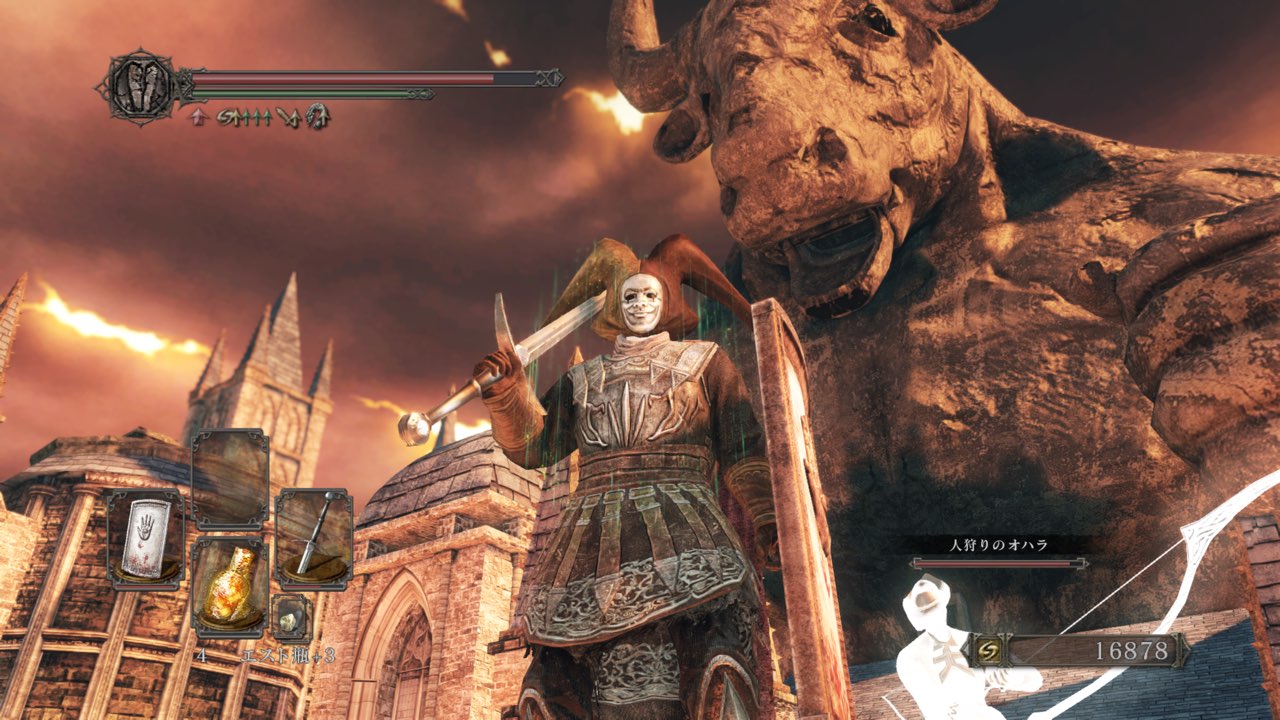Click the small stone next-item slot
Viewport: 1280px width, 720px height.
[291, 617]
